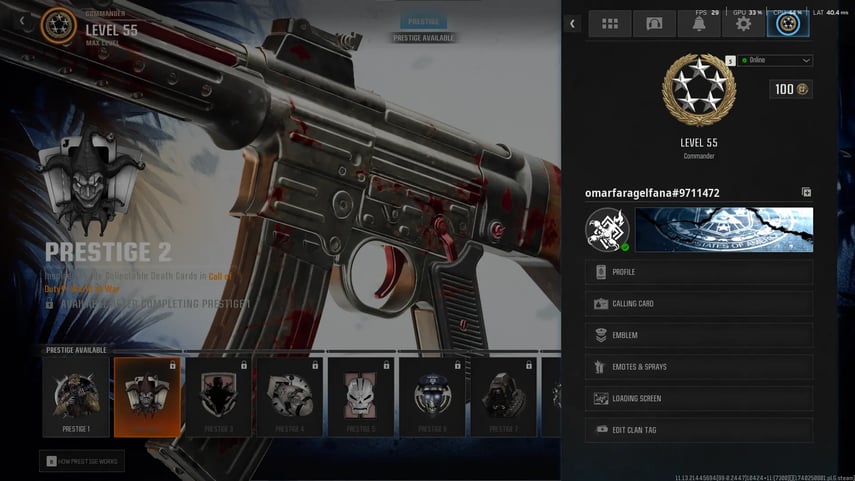Viewport: 855px width, 481px height.
Task: Click the Prestige button at the top
Action: (423, 21)
